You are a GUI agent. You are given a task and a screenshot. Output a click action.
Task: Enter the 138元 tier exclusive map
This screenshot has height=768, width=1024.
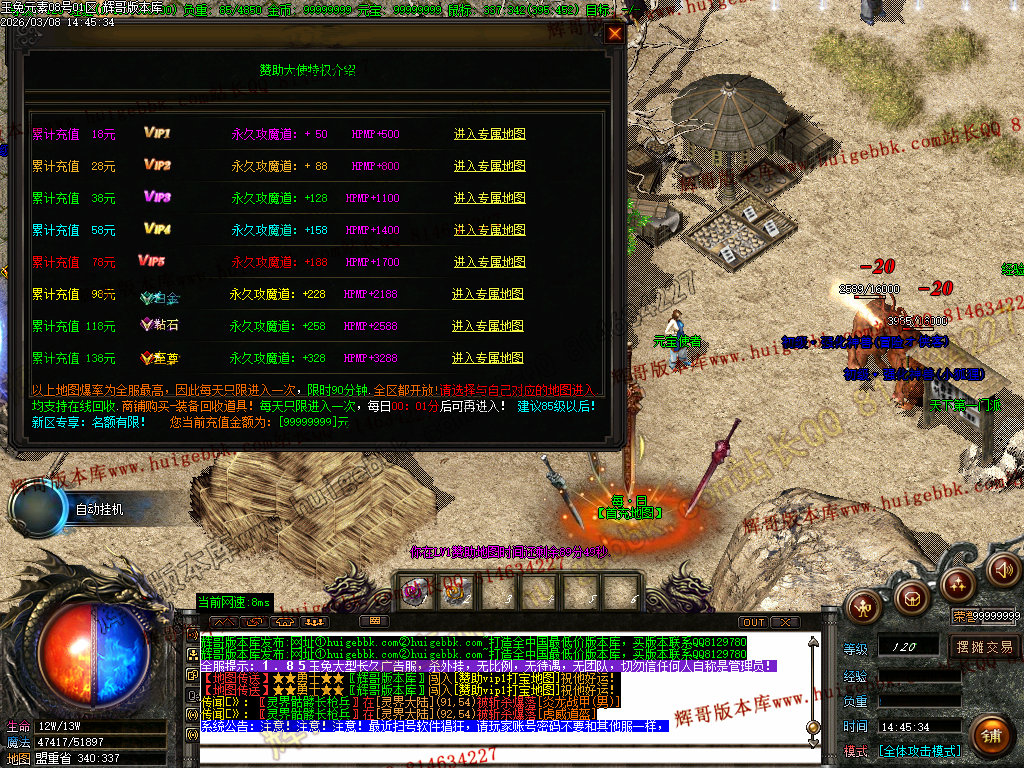tap(487, 358)
